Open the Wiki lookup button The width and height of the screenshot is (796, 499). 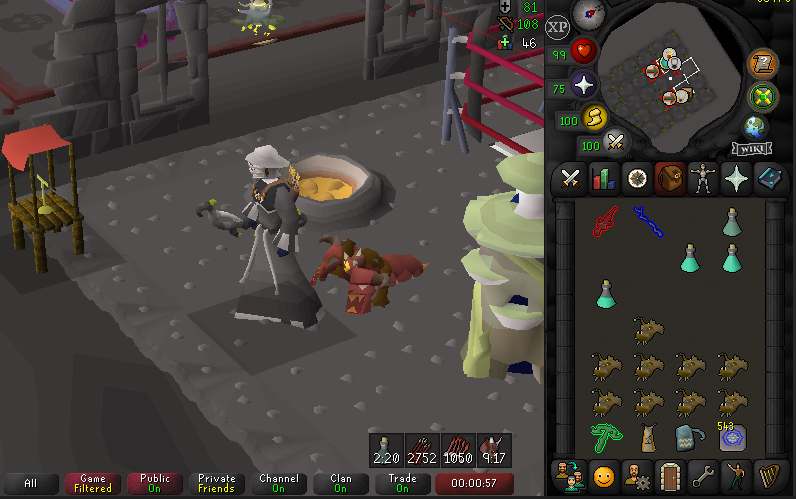(752, 149)
